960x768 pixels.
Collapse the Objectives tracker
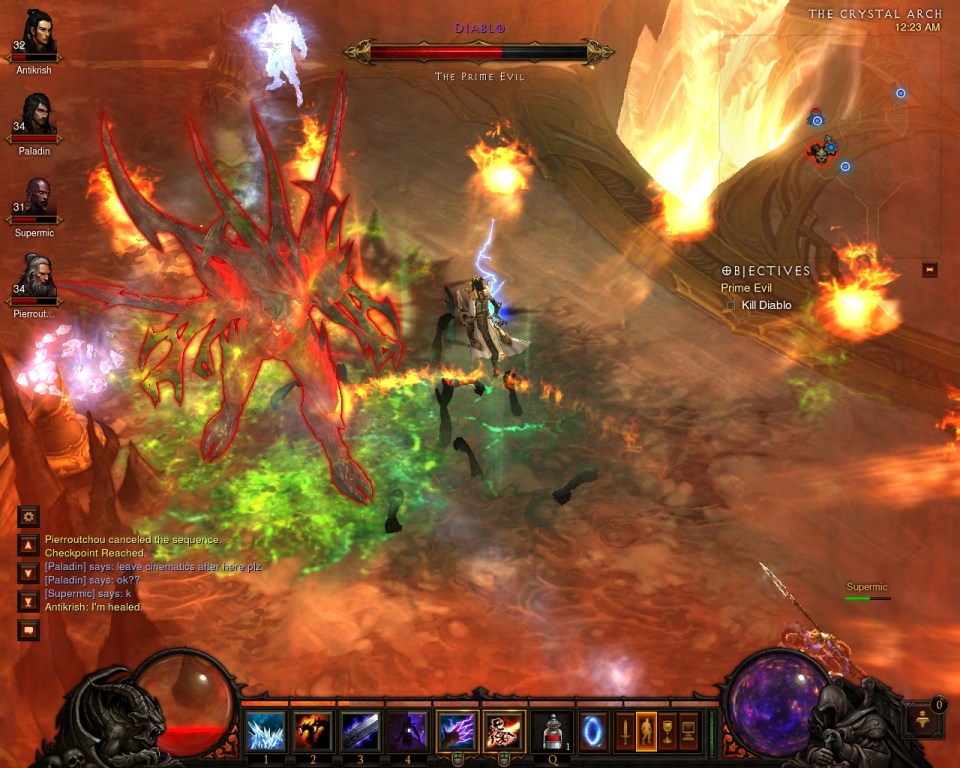pyautogui.click(x=930, y=270)
